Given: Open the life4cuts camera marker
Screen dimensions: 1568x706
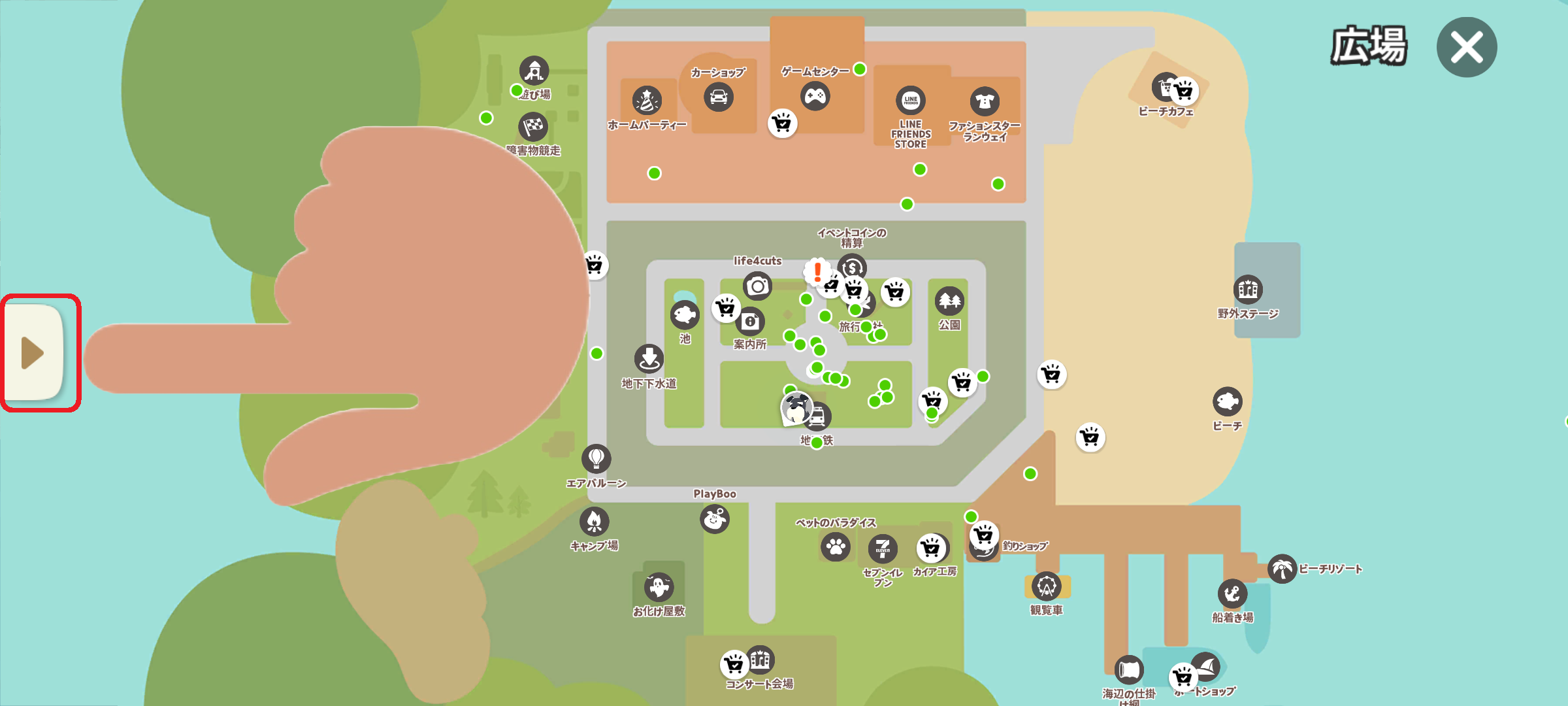Looking at the screenshot, I should [757, 286].
